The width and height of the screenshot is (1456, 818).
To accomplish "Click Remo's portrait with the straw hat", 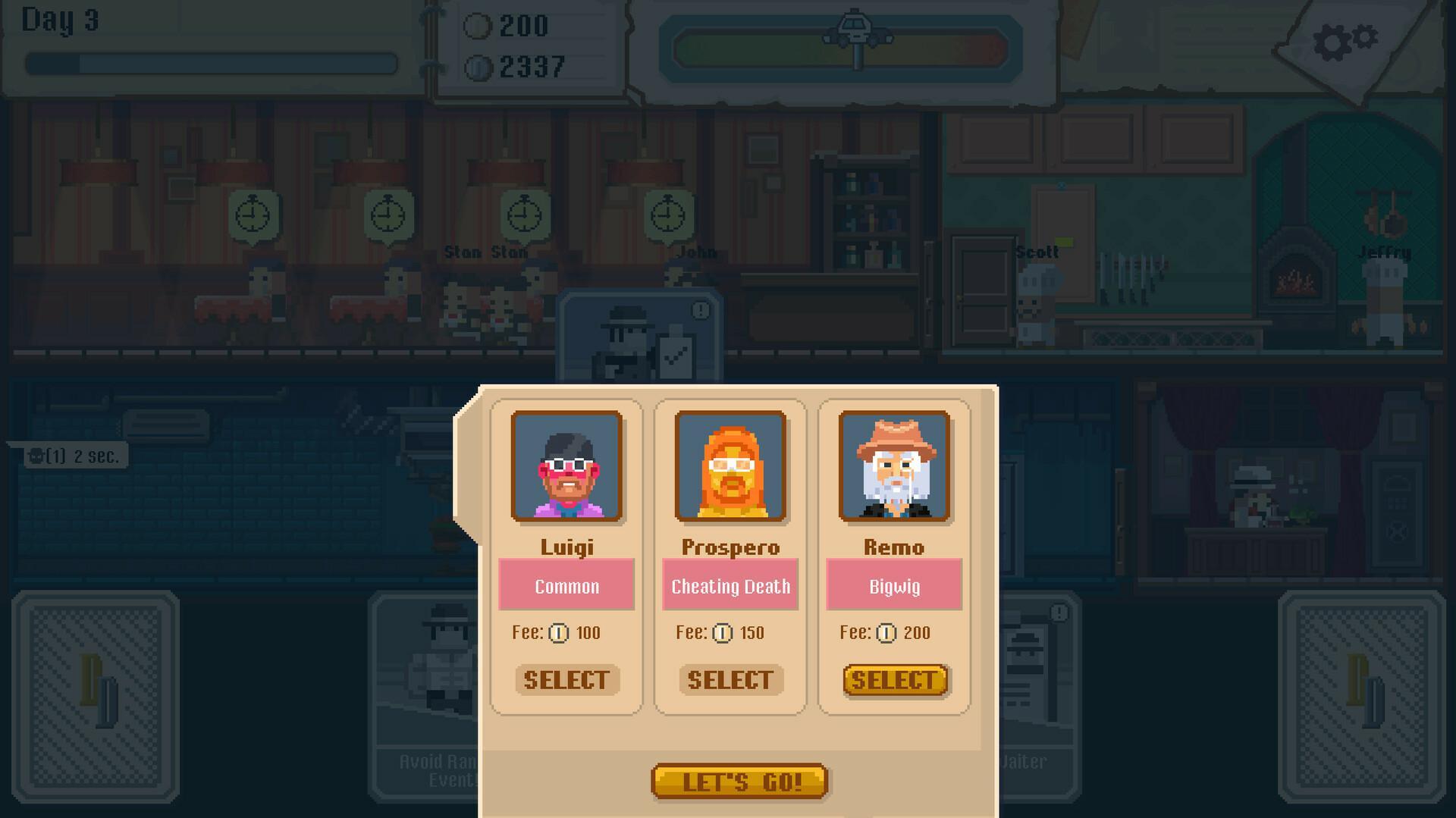I will [x=894, y=467].
